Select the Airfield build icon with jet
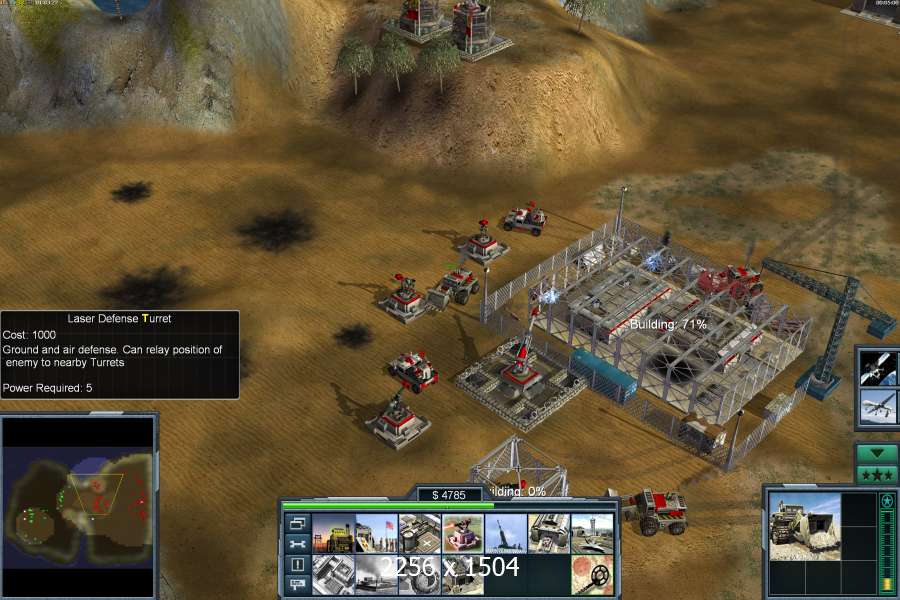The height and width of the screenshot is (600, 900). point(591,534)
